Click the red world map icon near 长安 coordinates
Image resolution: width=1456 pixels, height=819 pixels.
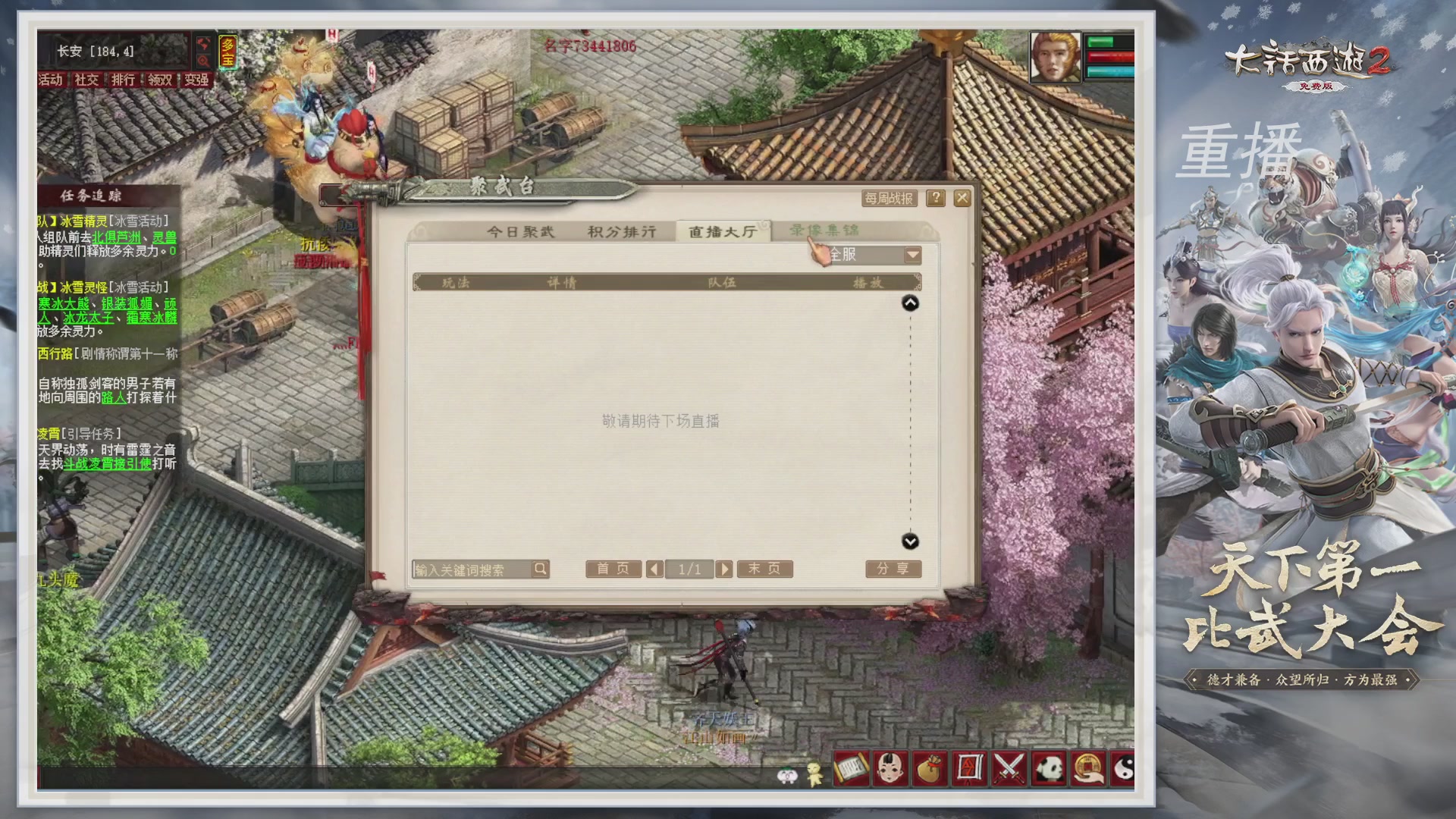tap(203, 44)
